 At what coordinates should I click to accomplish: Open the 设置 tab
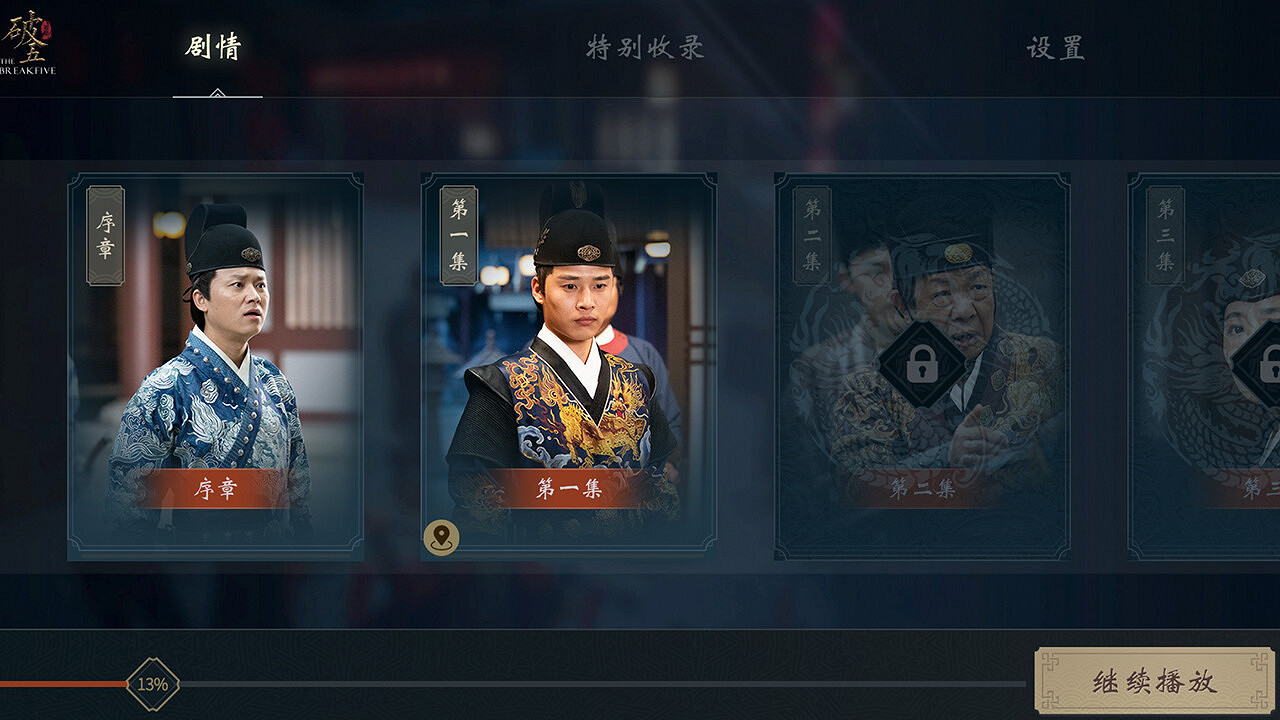pyautogui.click(x=1056, y=45)
